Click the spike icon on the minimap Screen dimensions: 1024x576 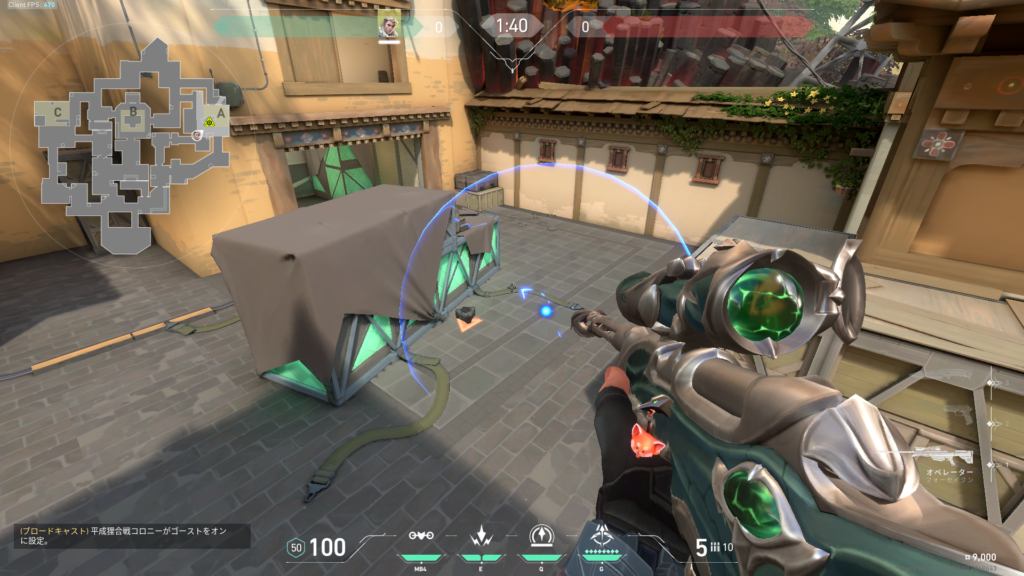click(208, 123)
